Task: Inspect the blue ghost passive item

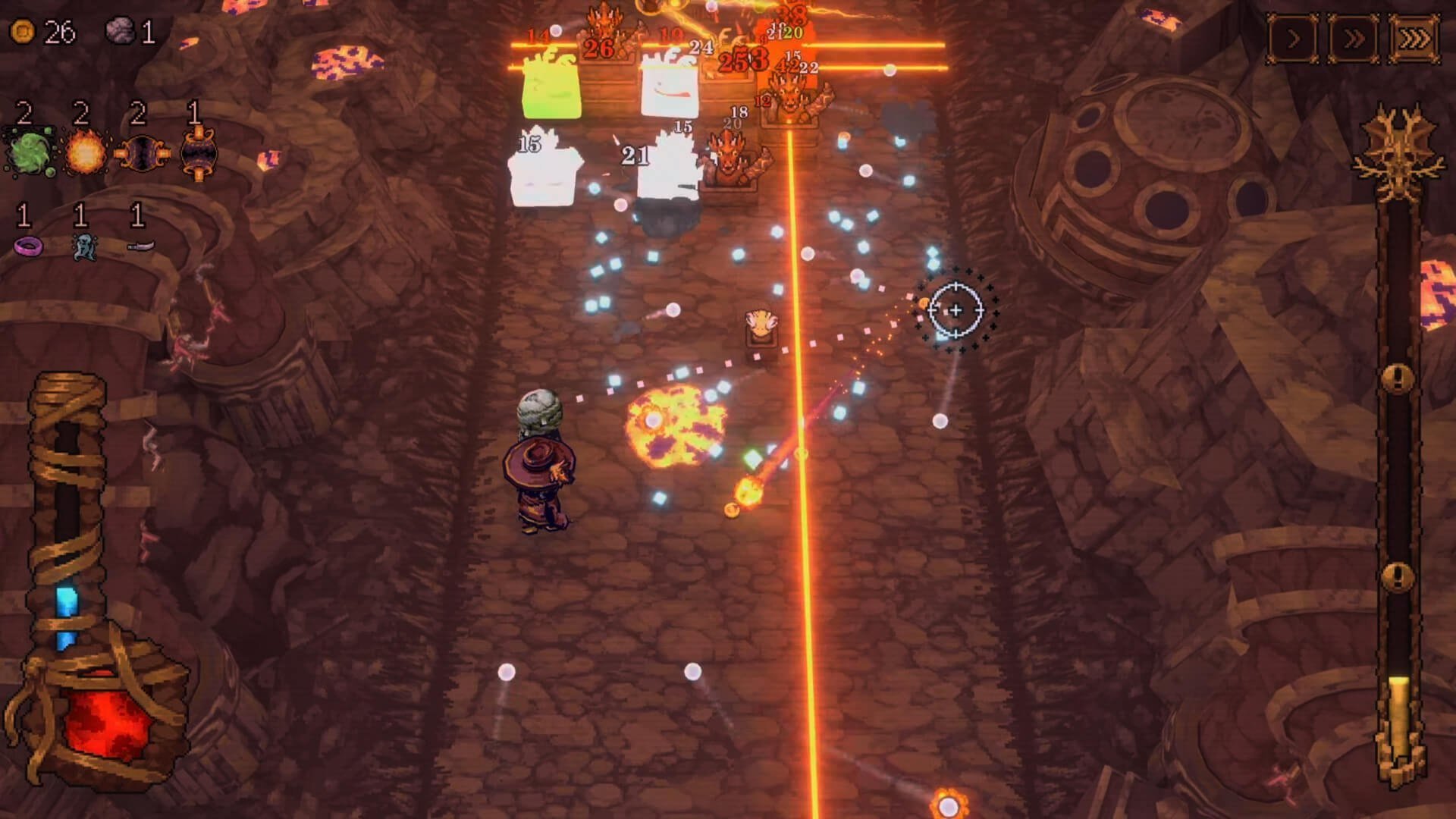Action: click(83, 246)
